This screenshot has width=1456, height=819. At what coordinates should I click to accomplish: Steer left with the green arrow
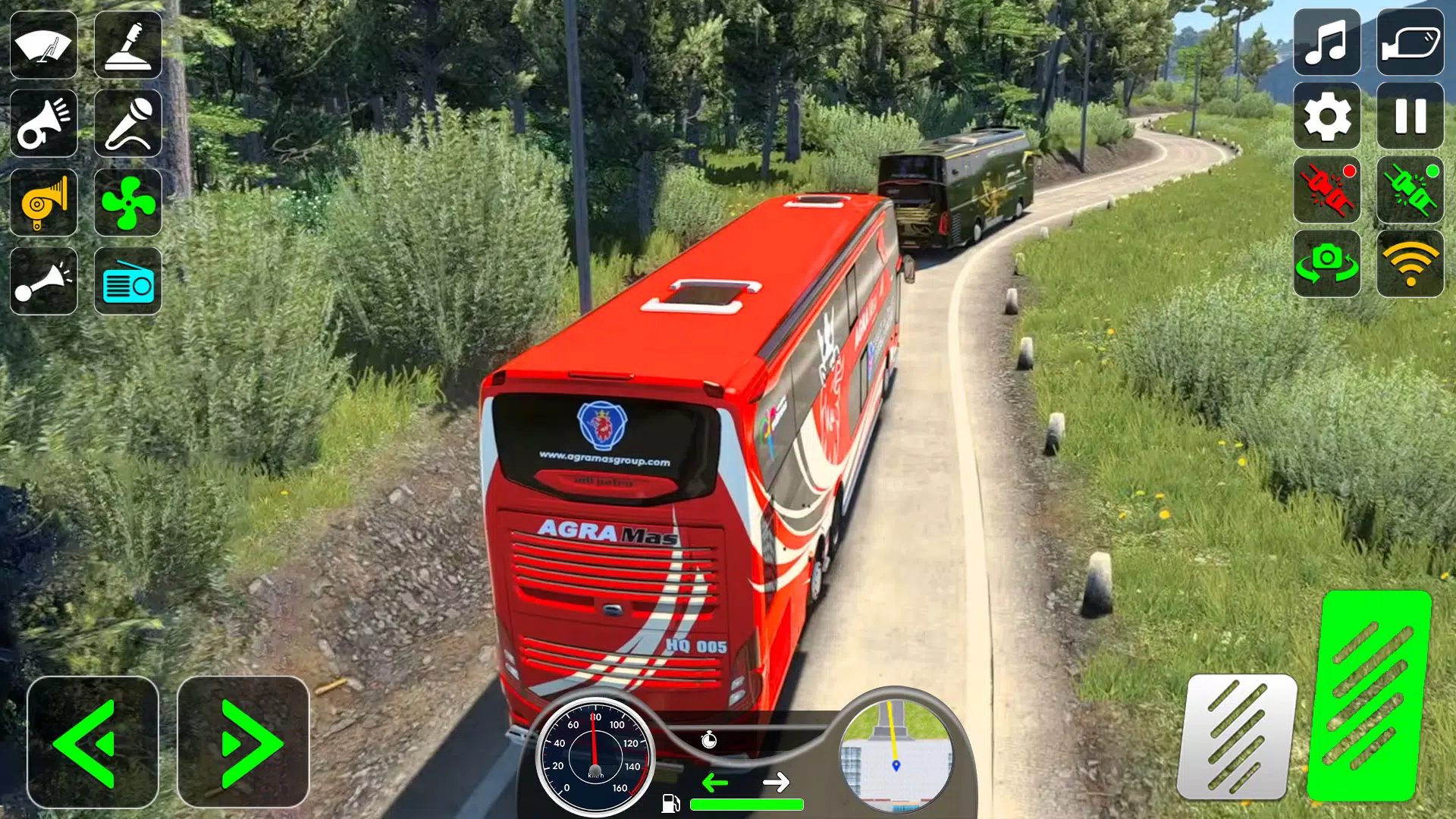92,742
